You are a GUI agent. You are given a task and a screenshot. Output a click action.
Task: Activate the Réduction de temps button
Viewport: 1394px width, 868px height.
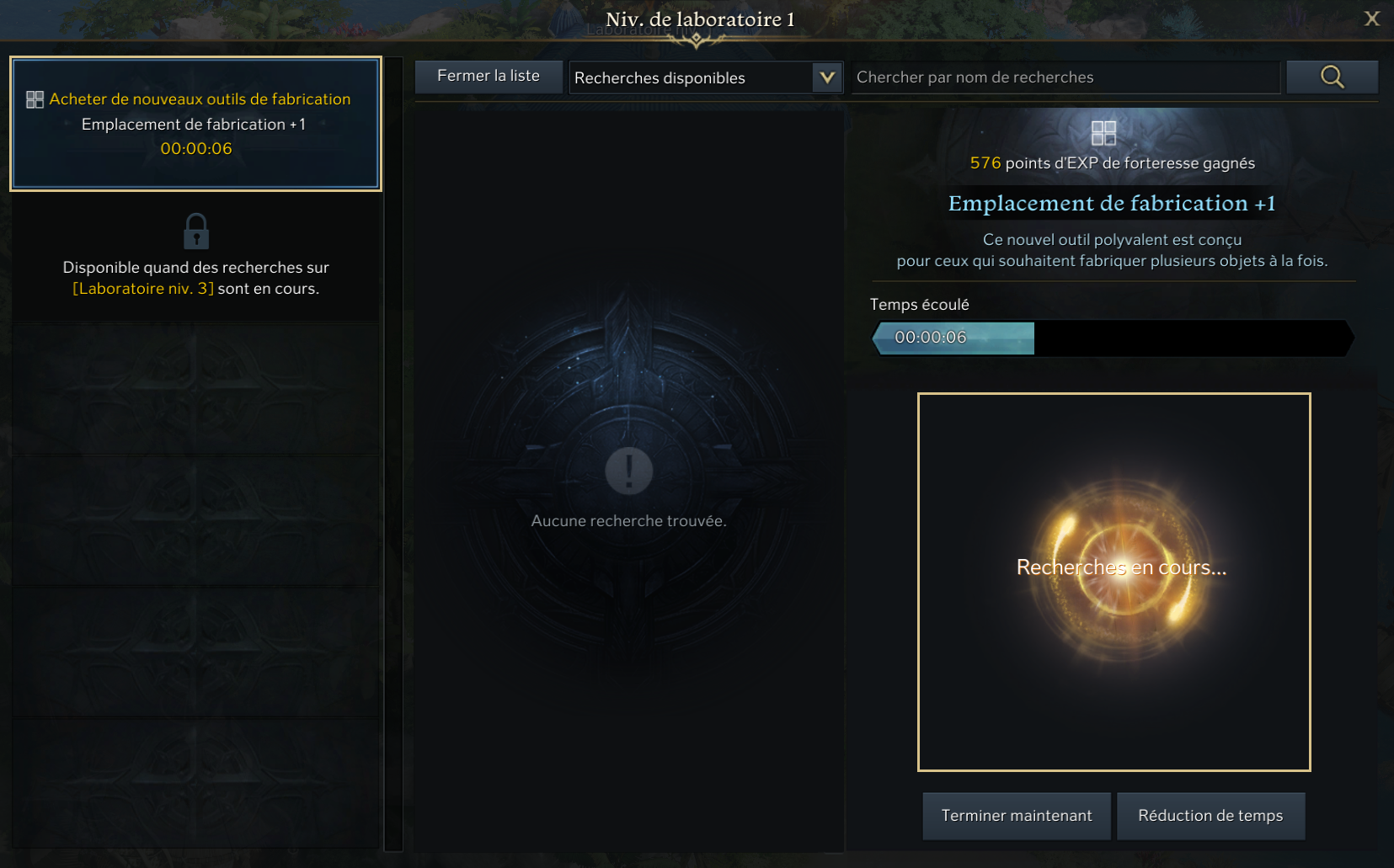coord(1210,816)
